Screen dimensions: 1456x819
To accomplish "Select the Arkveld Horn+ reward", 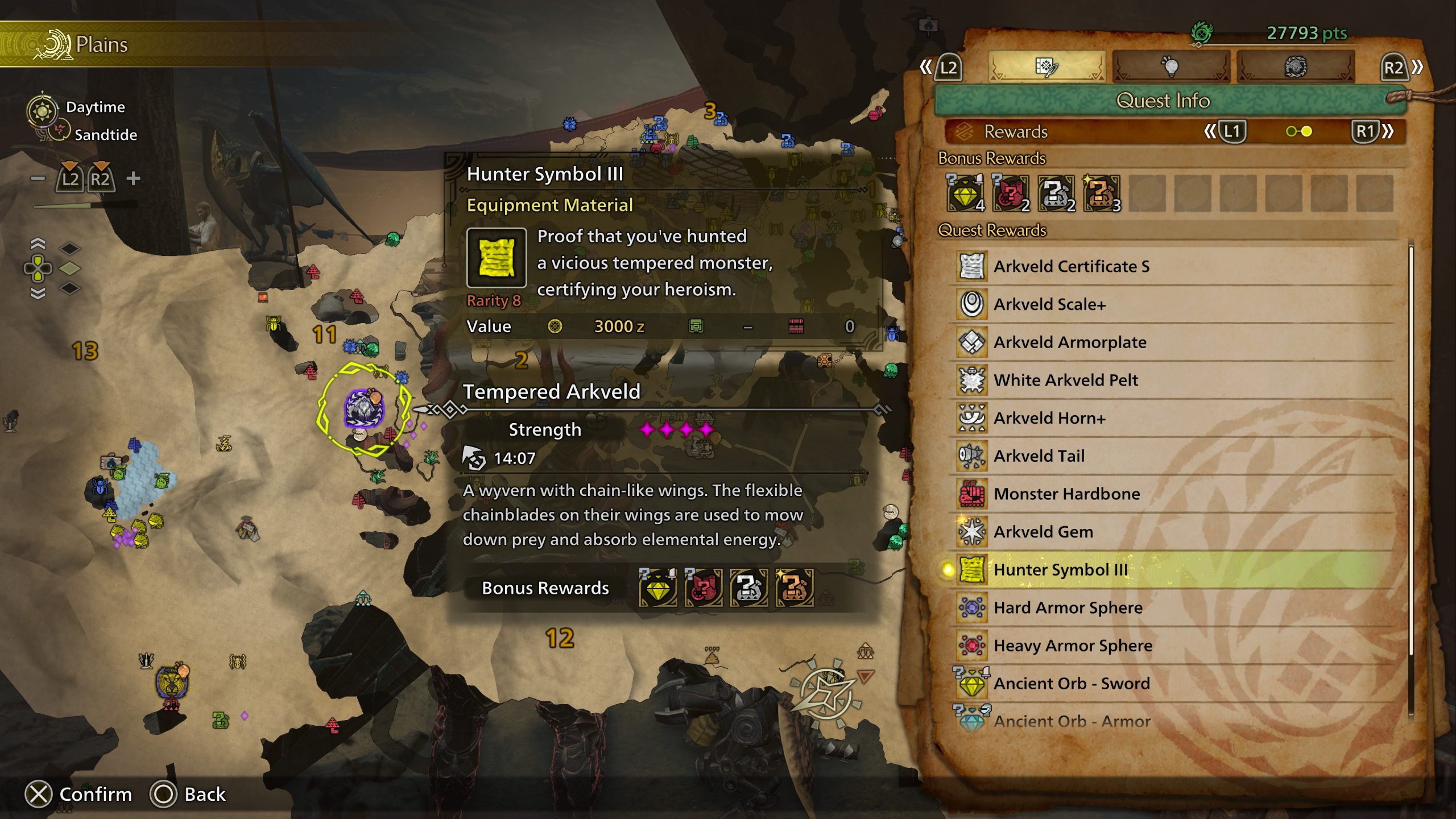I will [1049, 418].
